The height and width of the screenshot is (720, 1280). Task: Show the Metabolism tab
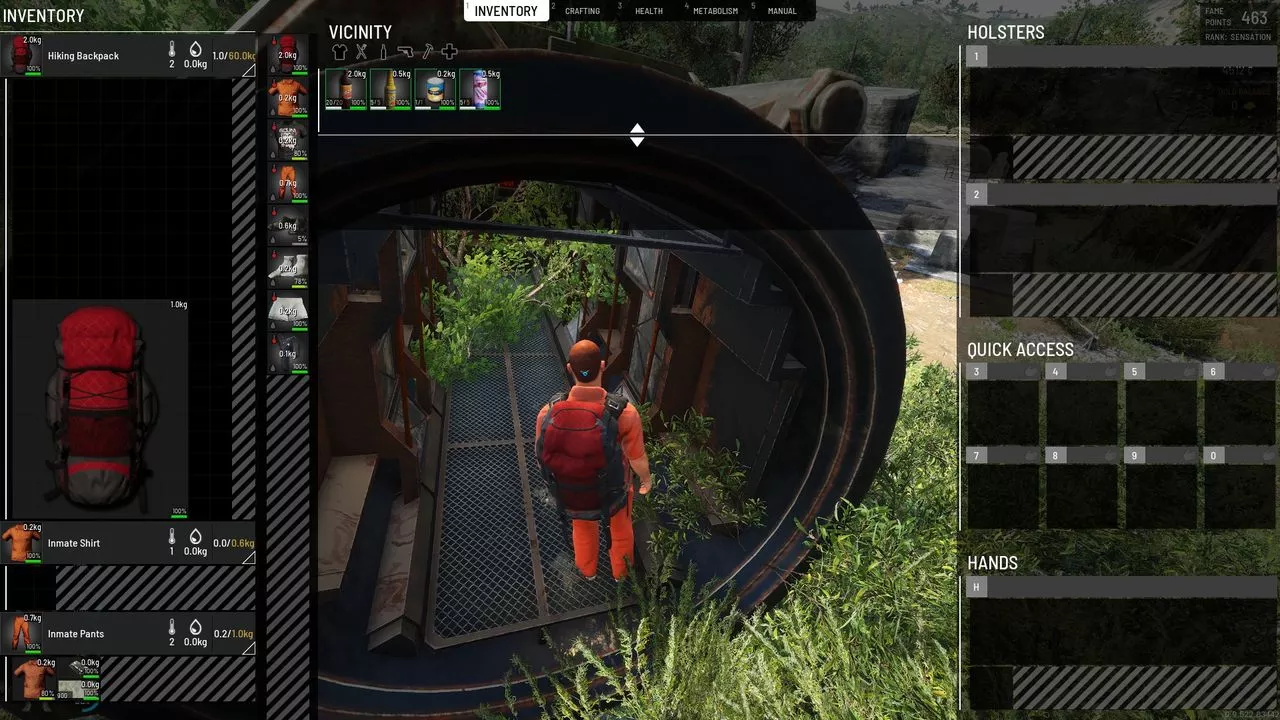tap(715, 11)
